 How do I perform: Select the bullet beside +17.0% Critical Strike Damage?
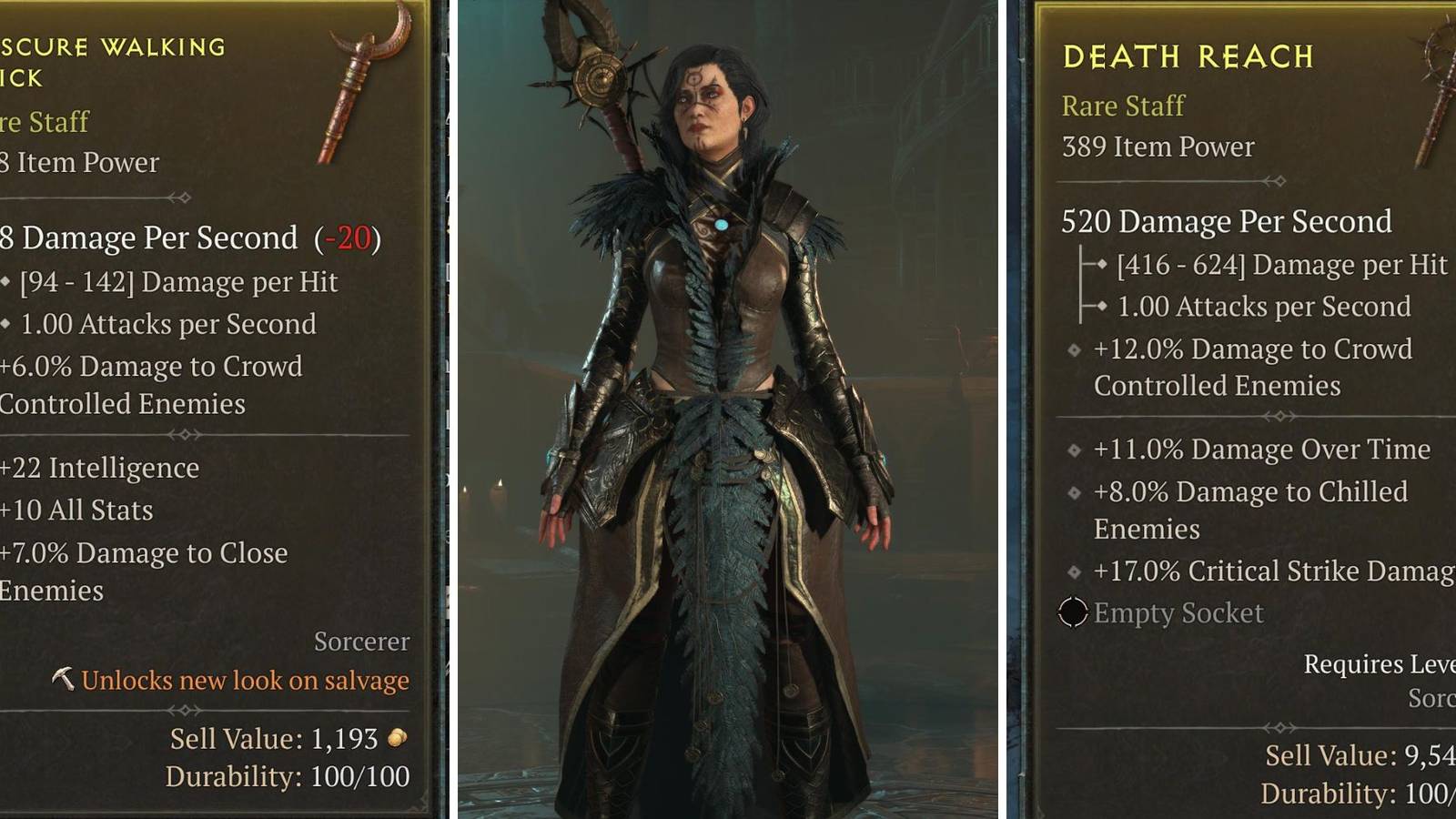point(1074,571)
